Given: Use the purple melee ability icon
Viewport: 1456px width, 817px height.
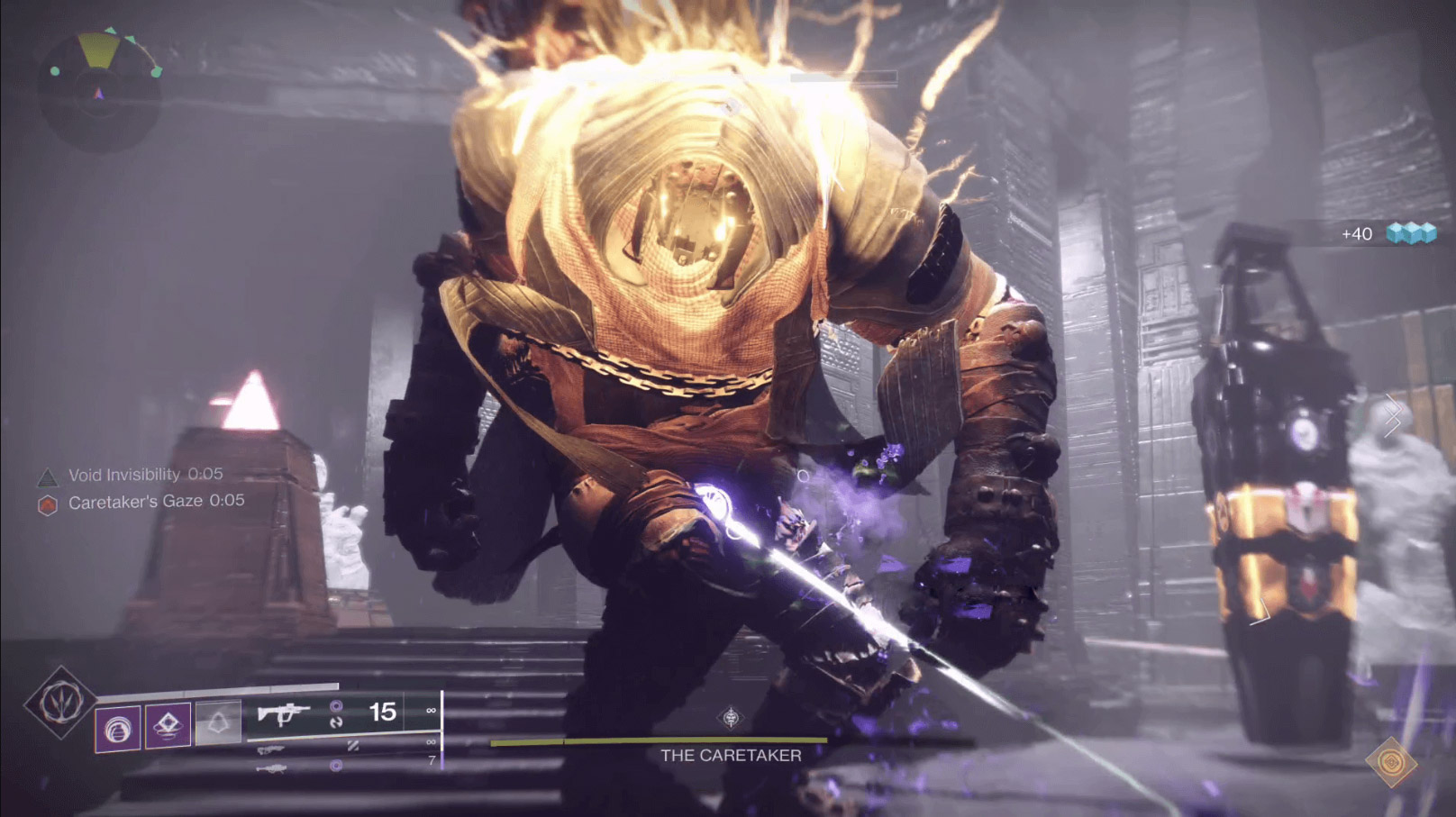Looking at the screenshot, I should (x=168, y=725).
